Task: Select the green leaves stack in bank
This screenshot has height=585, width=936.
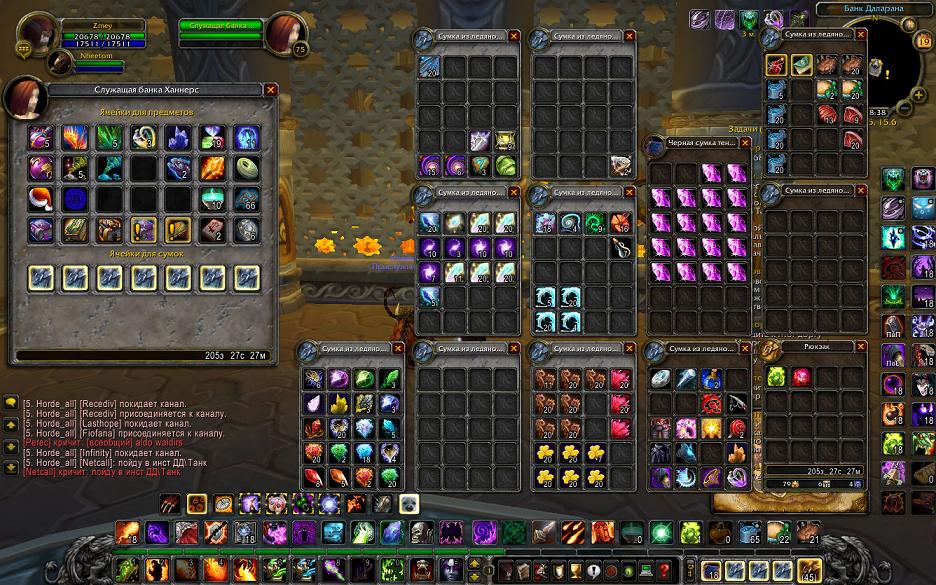Action: 110,138
